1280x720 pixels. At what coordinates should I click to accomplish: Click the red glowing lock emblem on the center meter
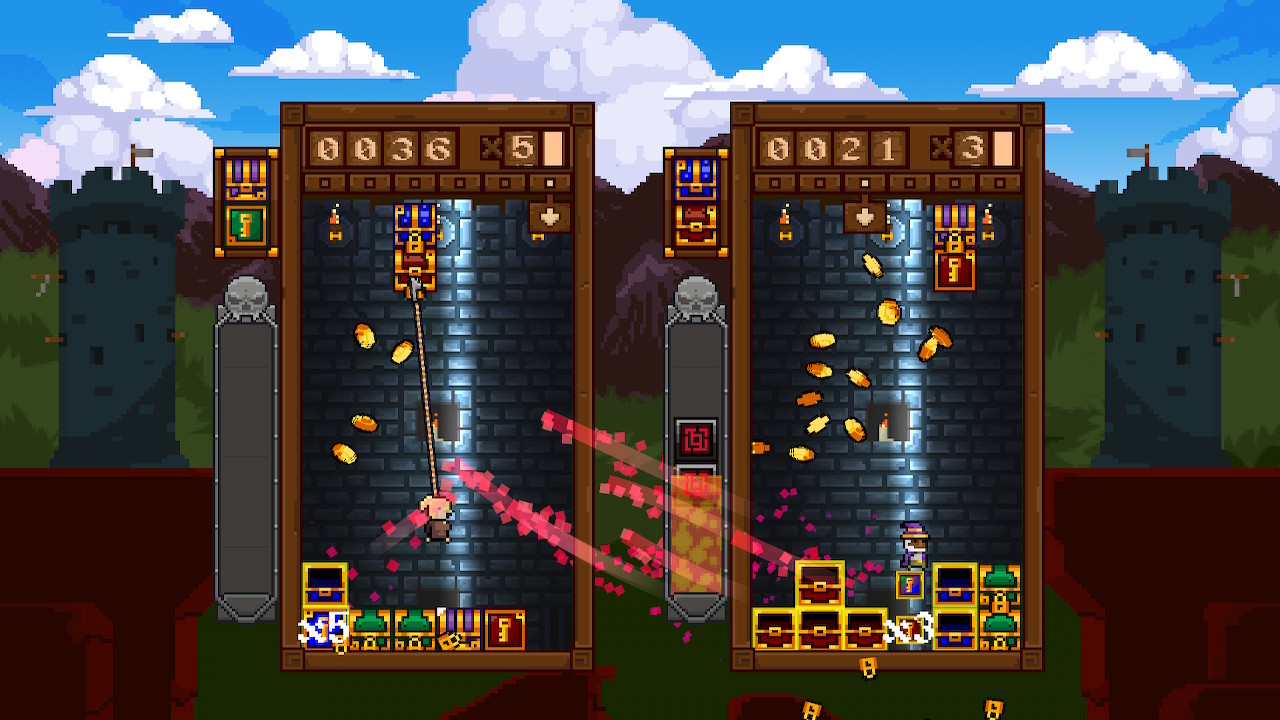[695, 438]
